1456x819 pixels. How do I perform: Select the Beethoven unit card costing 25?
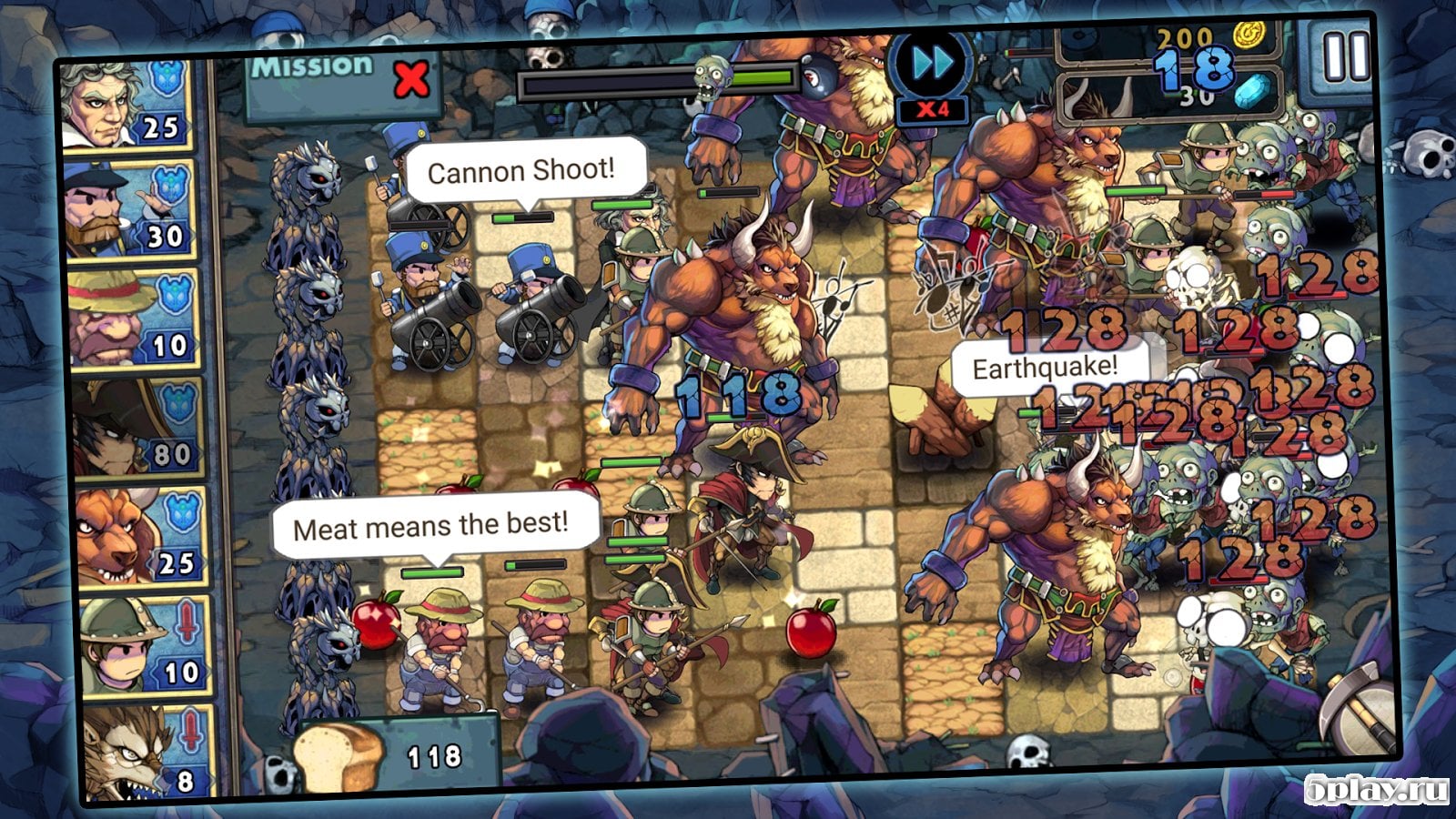click(x=126, y=105)
